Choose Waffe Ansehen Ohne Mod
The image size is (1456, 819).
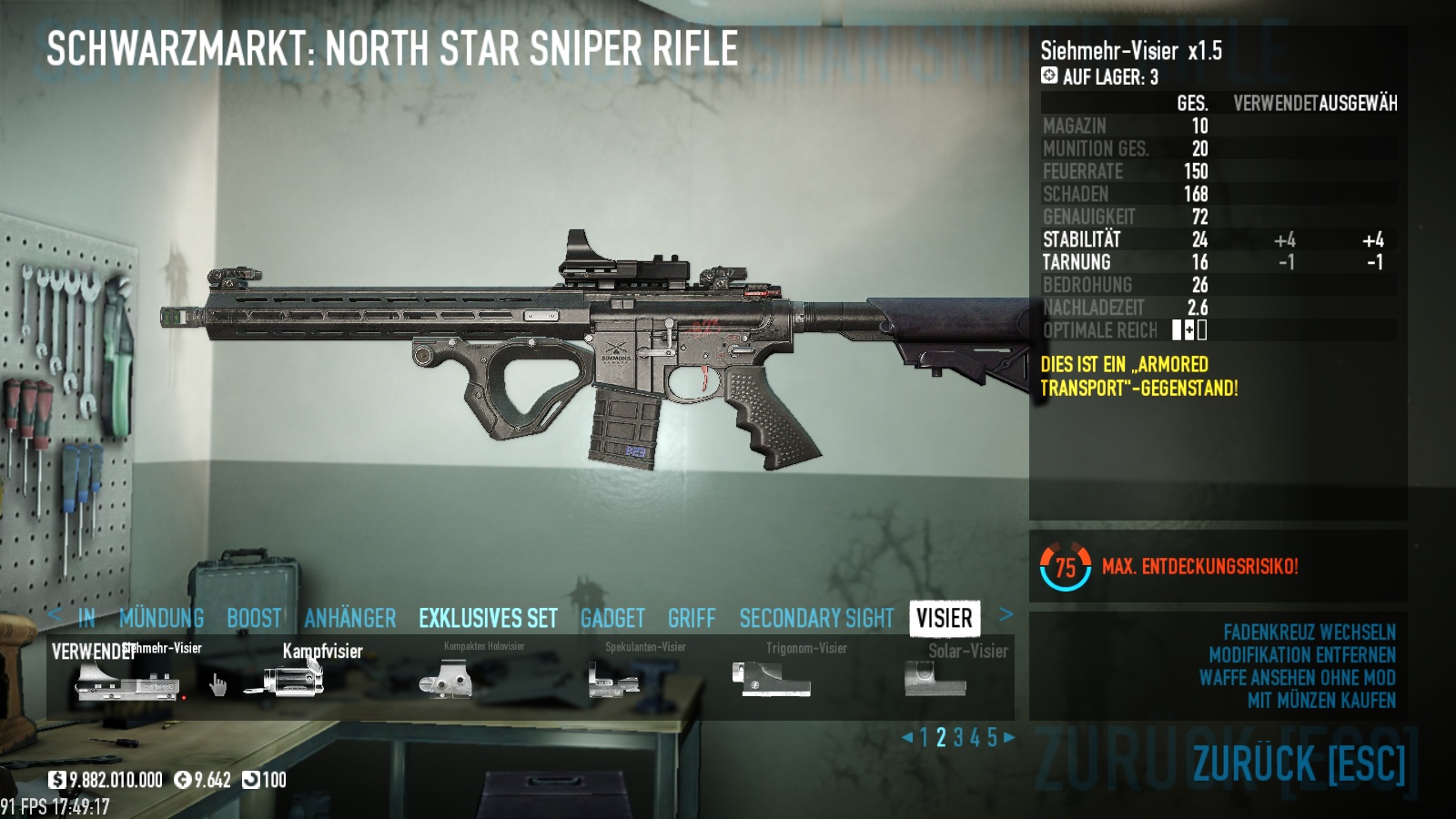(x=1297, y=678)
